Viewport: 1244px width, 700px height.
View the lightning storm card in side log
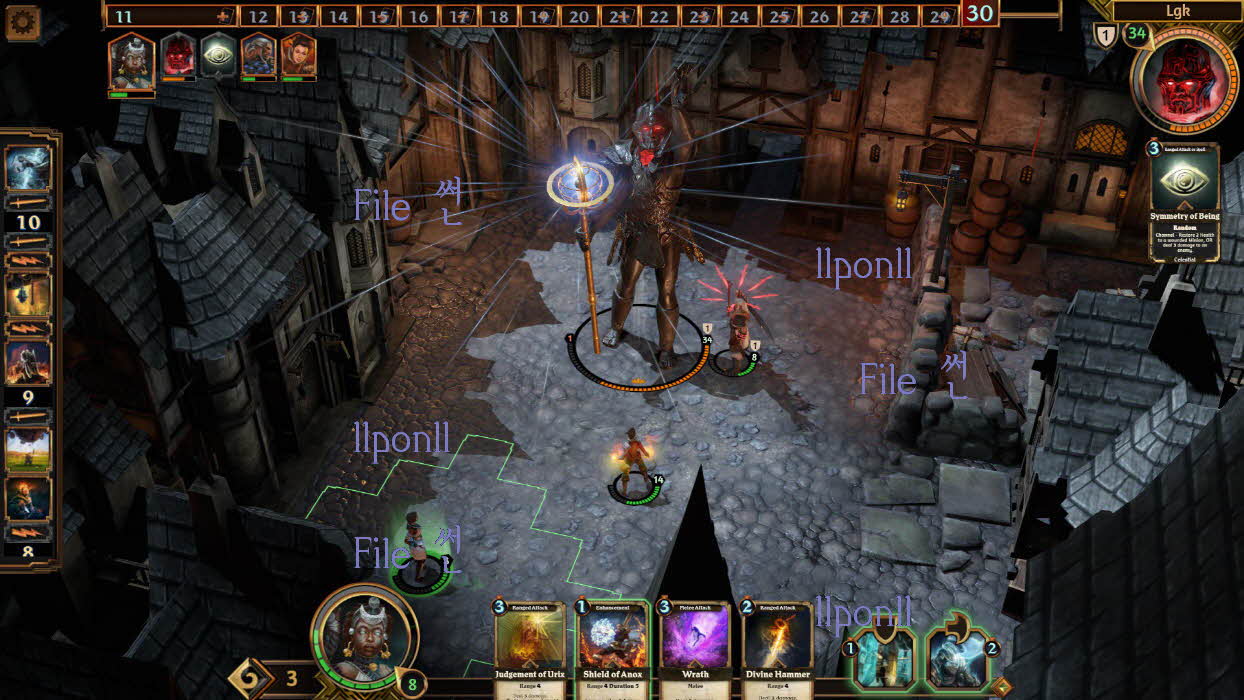pos(28,168)
